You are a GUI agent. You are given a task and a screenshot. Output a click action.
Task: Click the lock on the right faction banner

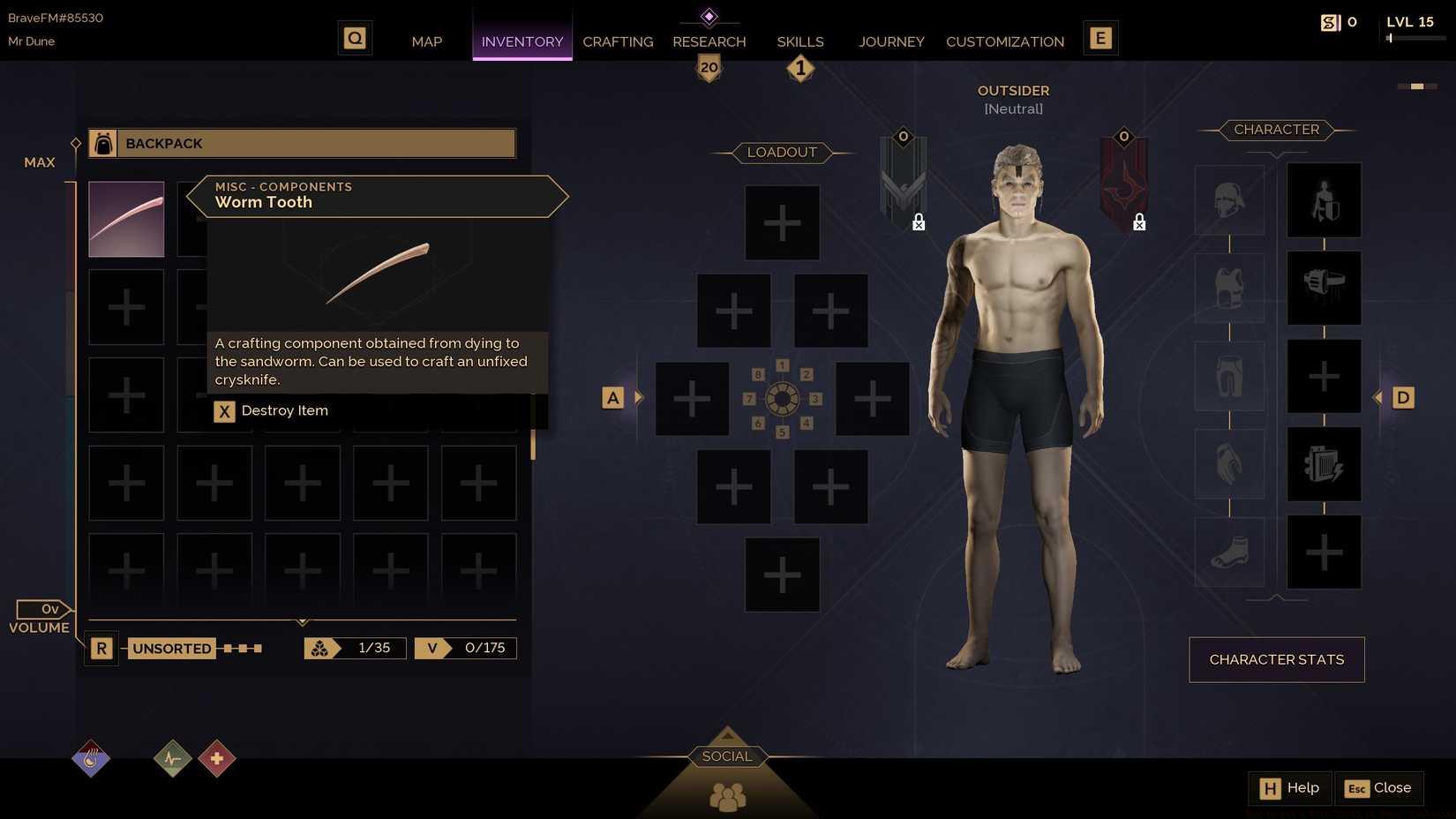pyautogui.click(x=1138, y=222)
